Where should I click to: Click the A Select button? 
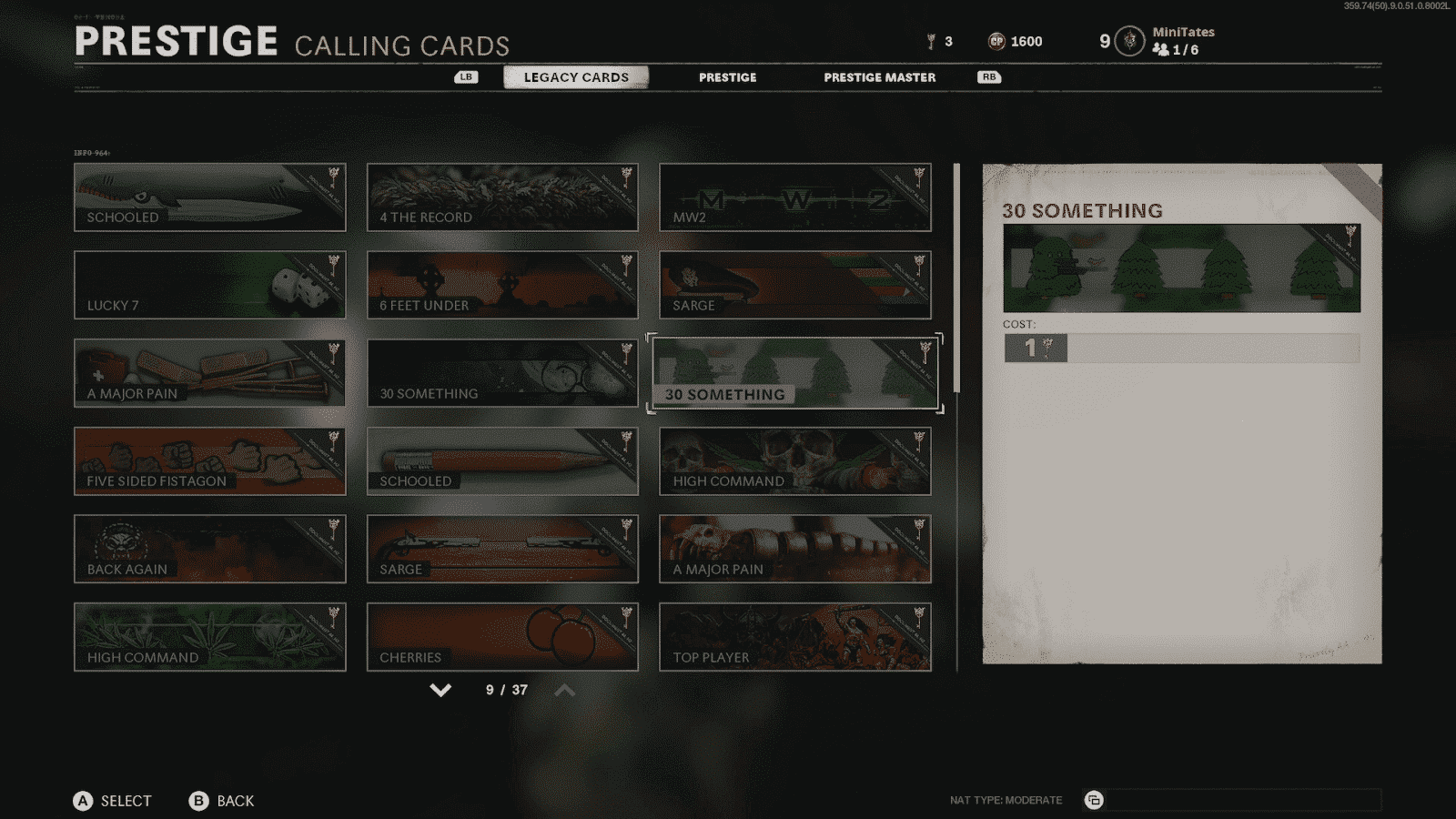click(x=83, y=801)
